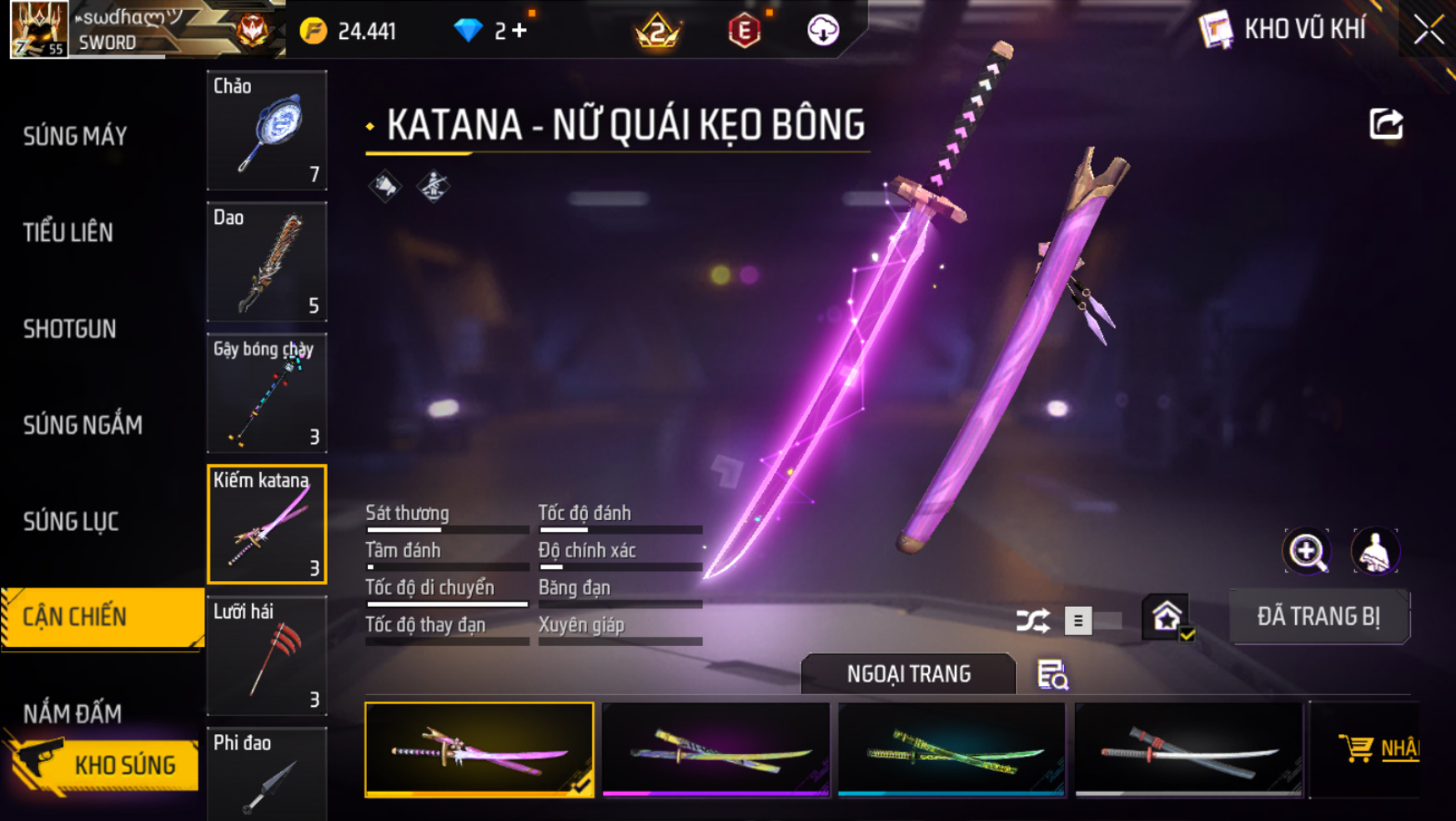Image resolution: width=1456 pixels, height=821 pixels.
Task: Open the NẮM ĐẤM category
Action: 73,713
